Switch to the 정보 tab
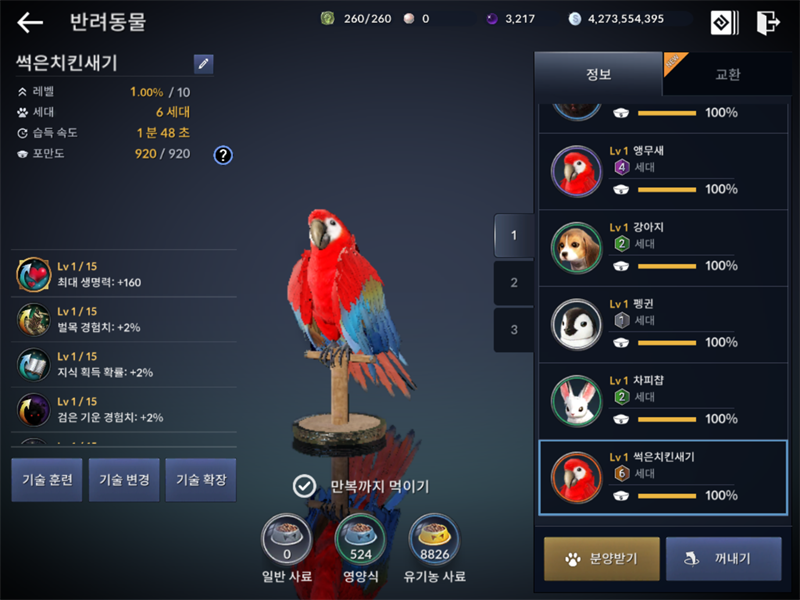The height and width of the screenshot is (600, 800). coord(598,74)
